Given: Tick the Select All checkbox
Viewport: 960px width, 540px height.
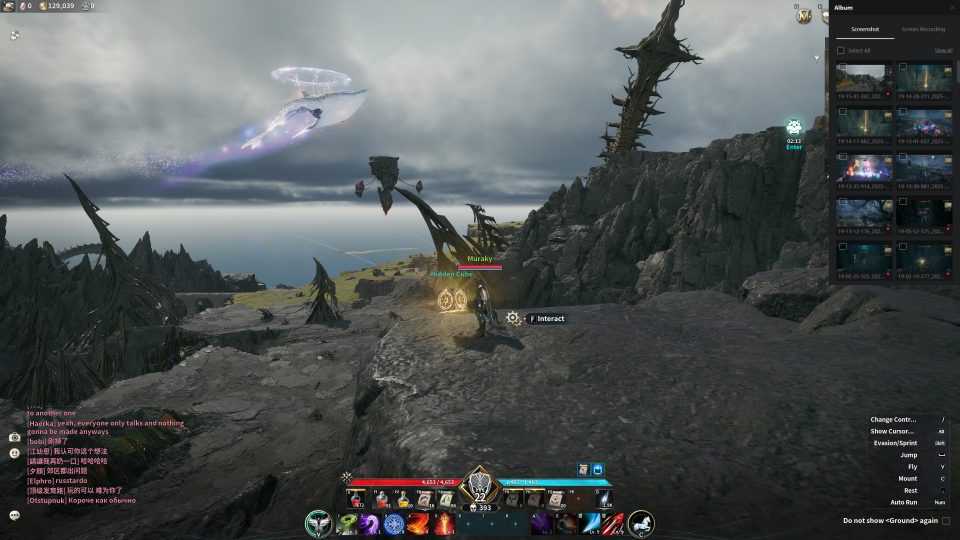Looking at the screenshot, I should click(841, 50).
